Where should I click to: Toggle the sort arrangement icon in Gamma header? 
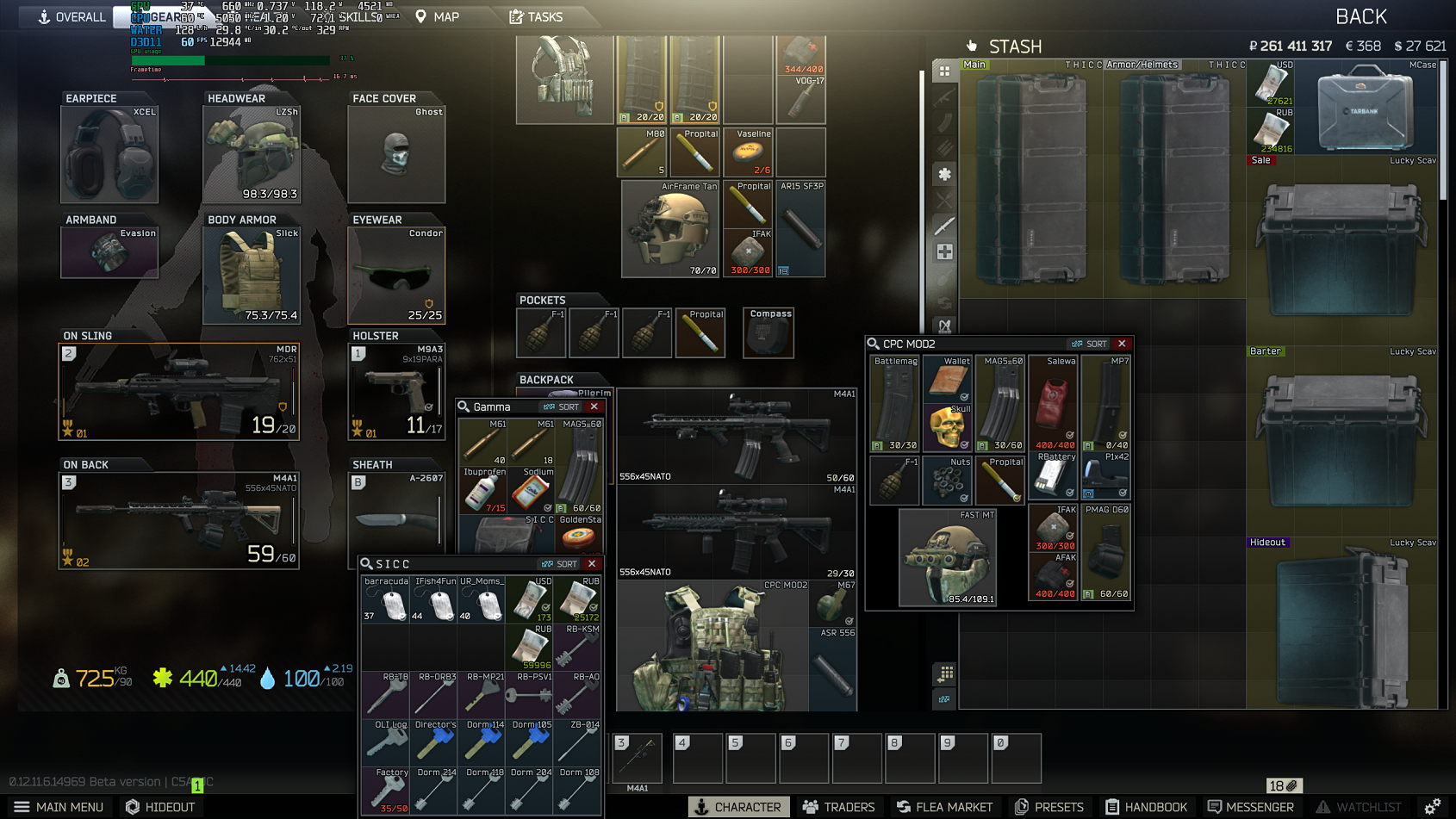pos(550,406)
